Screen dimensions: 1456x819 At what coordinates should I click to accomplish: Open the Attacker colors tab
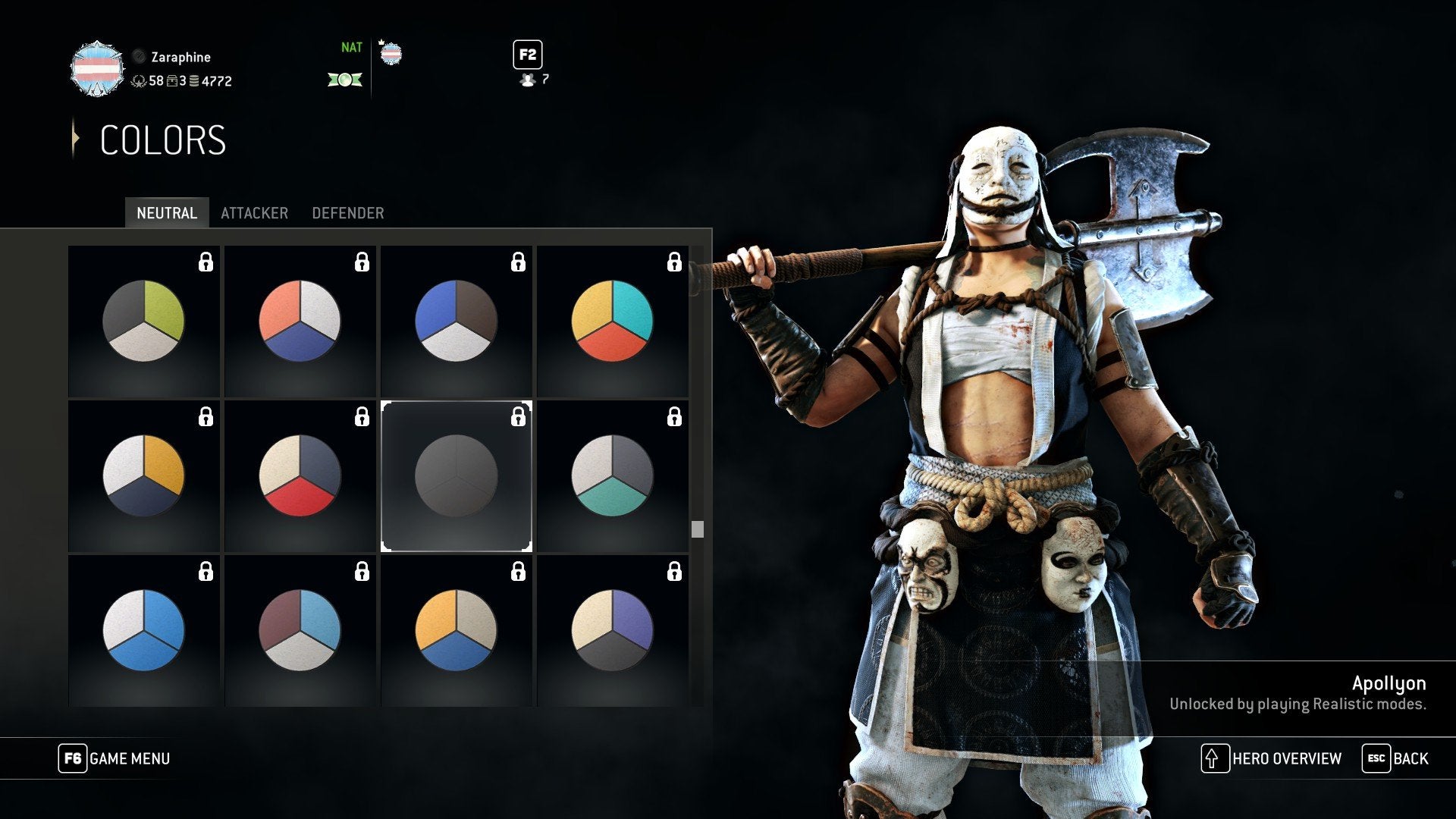pyautogui.click(x=254, y=213)
